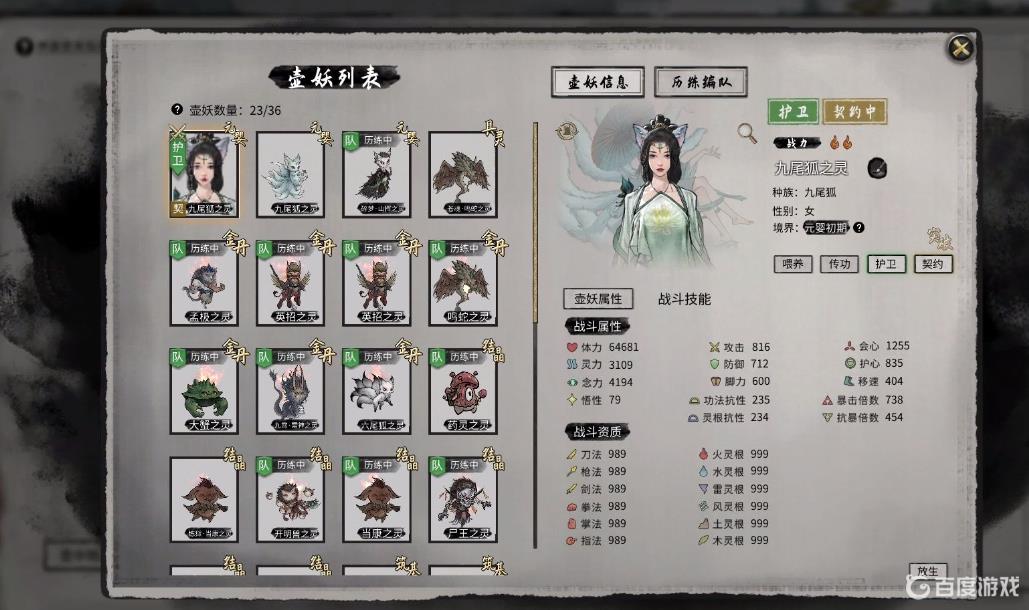Close the 壶妖列表 panel with the X

[960, 48]
